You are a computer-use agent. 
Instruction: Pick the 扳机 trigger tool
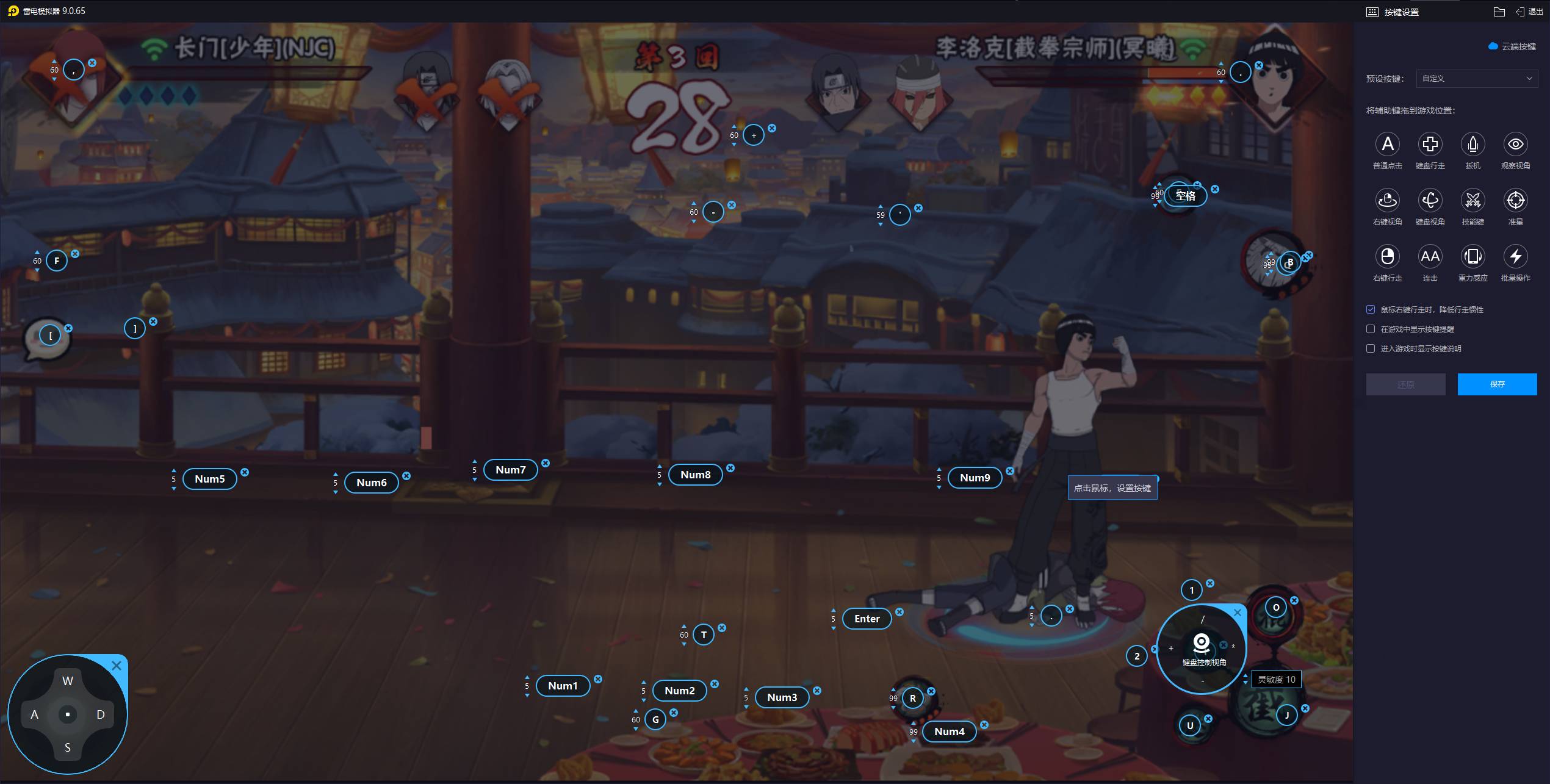click(x=1472, y=145)
